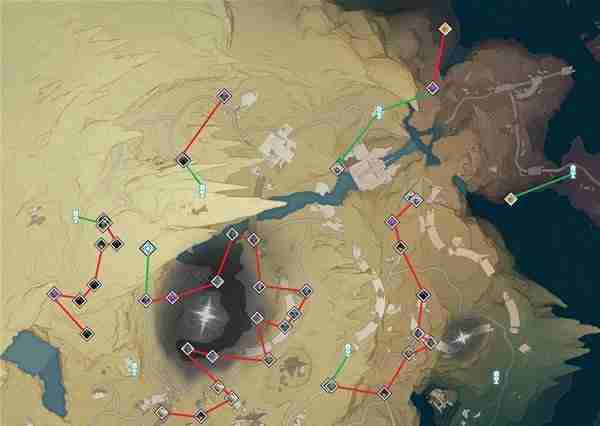Choose the teleport waypoint beside the blue lake

133,368
